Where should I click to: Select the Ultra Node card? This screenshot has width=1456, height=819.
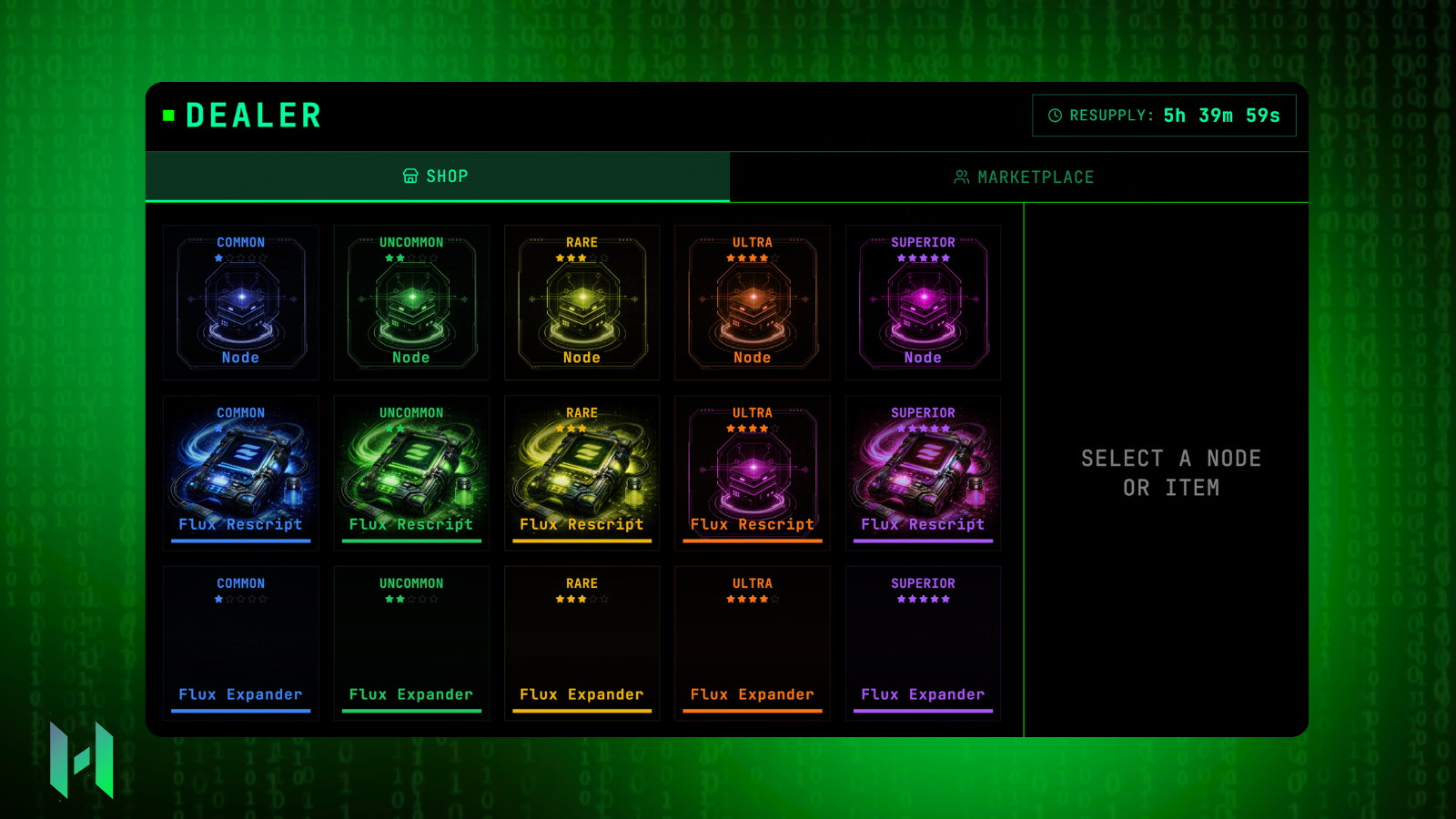click(x=753, y=302)
